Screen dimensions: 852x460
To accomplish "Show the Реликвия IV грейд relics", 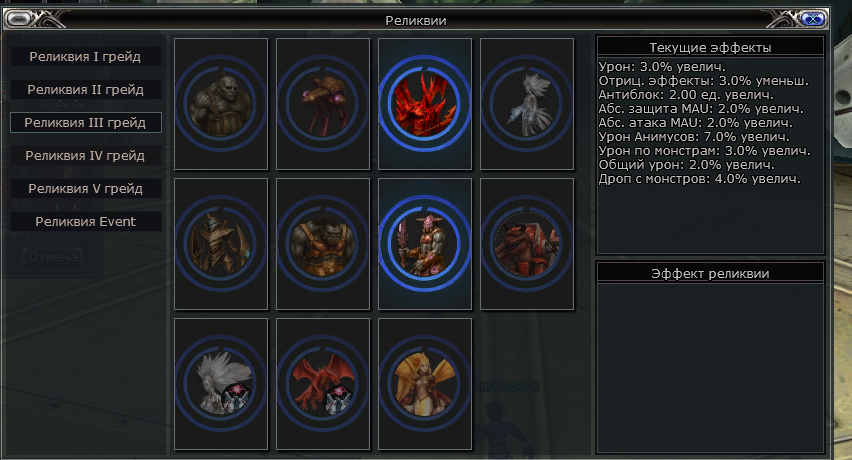I will 85,156.
